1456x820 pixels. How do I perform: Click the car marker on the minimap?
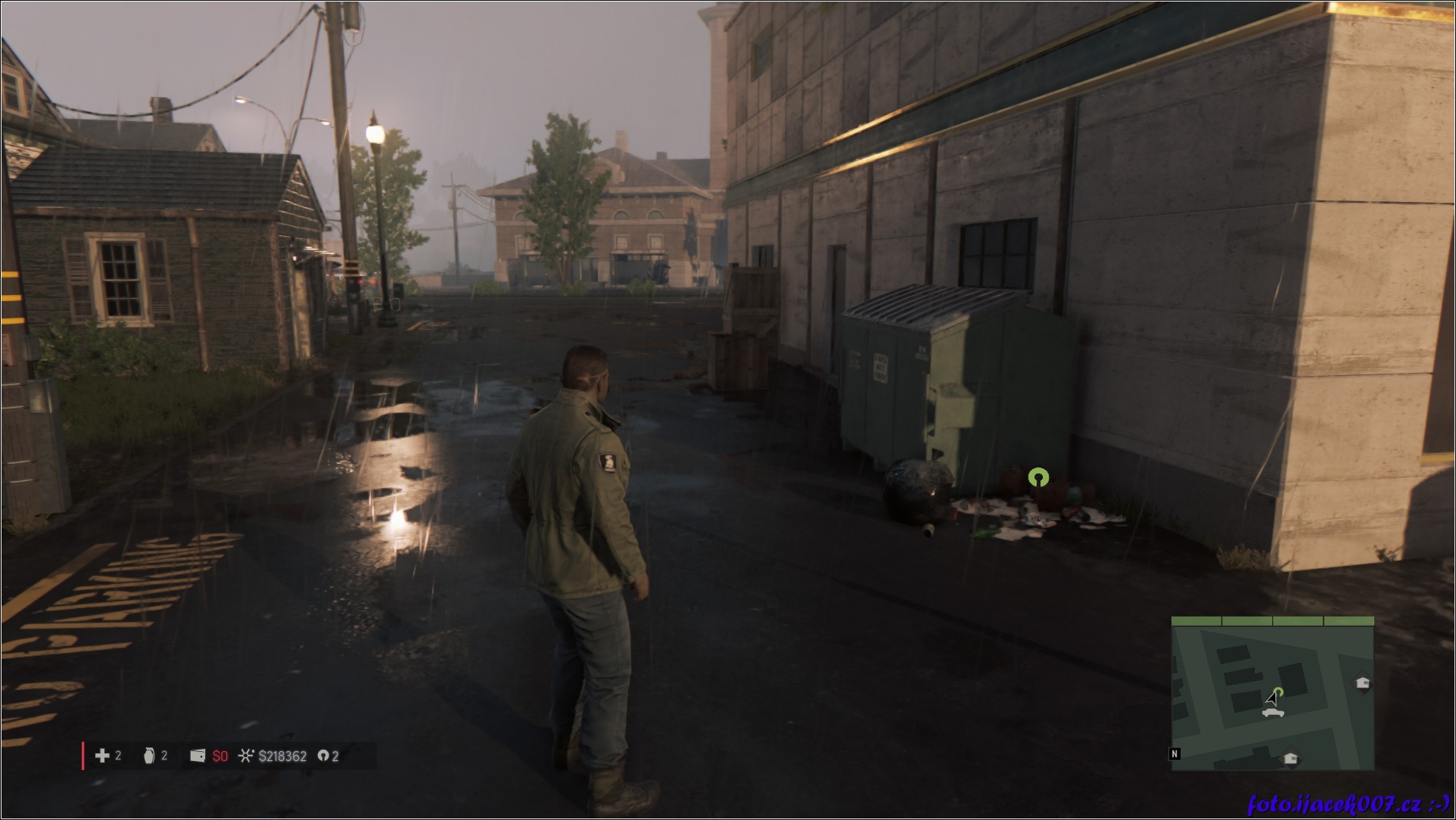click(1272, 713)
